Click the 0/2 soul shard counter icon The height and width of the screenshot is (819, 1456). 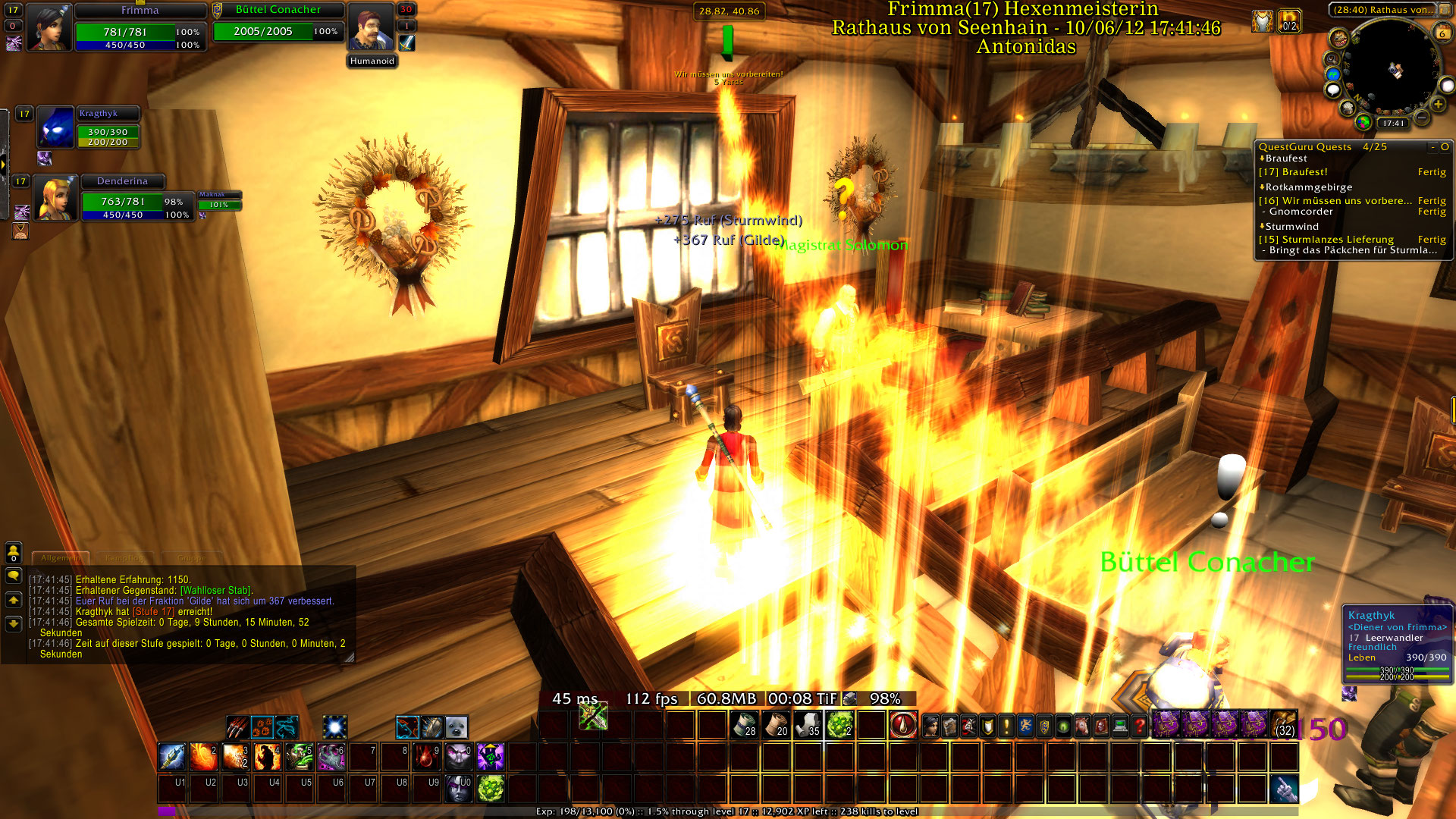tap(1289, 21)
